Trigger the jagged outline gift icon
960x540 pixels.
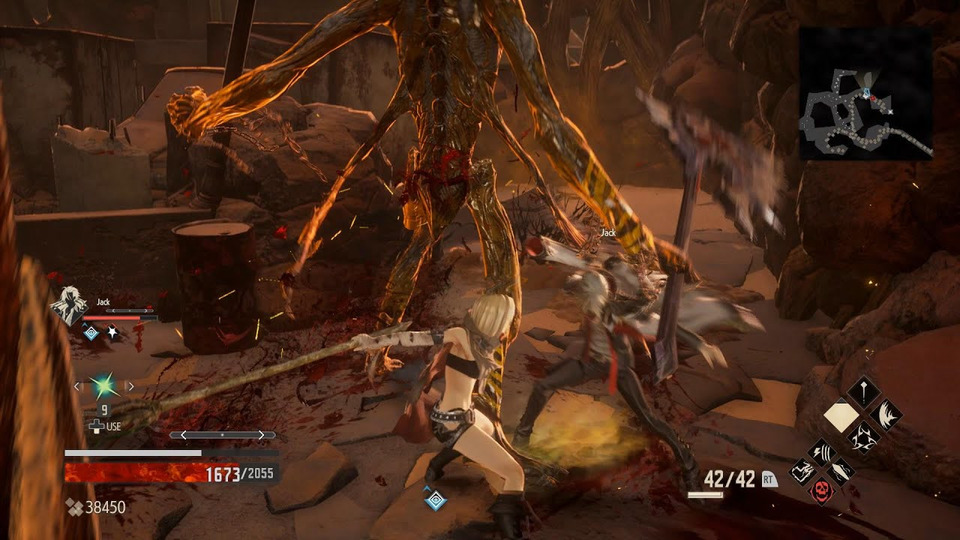click(802, 471)
